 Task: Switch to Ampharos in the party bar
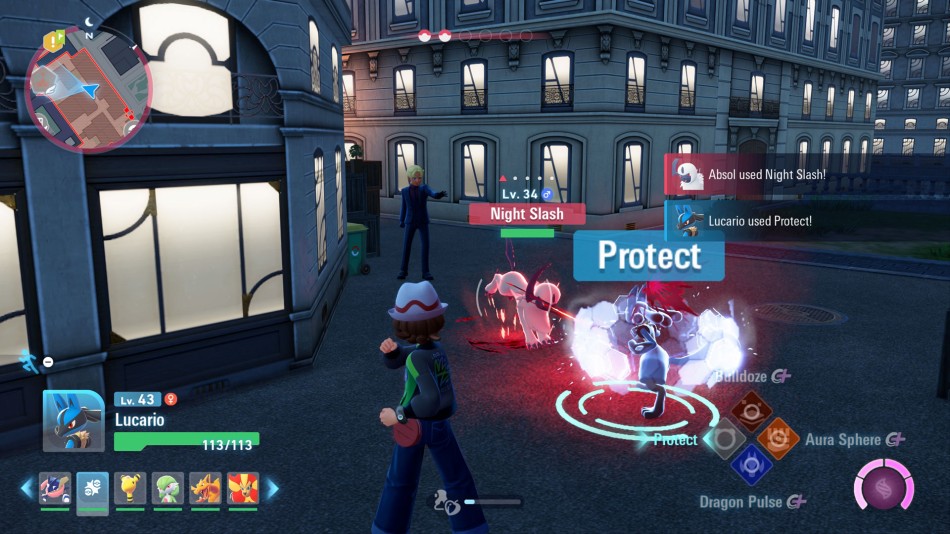pyautogui.click(x=130, y=489)
